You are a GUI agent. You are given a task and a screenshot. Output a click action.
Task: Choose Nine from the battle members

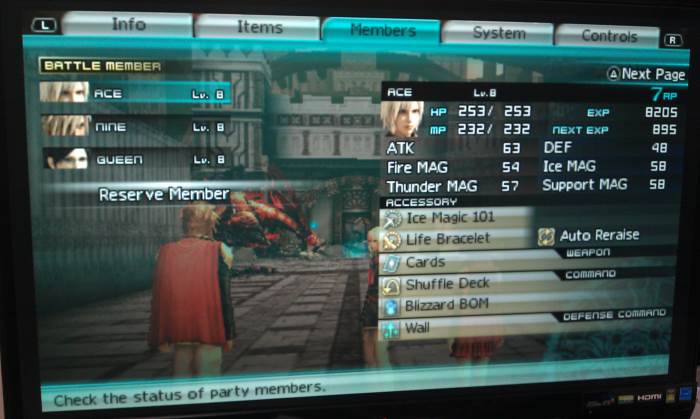pyautogui.click(x=135, y=126)
